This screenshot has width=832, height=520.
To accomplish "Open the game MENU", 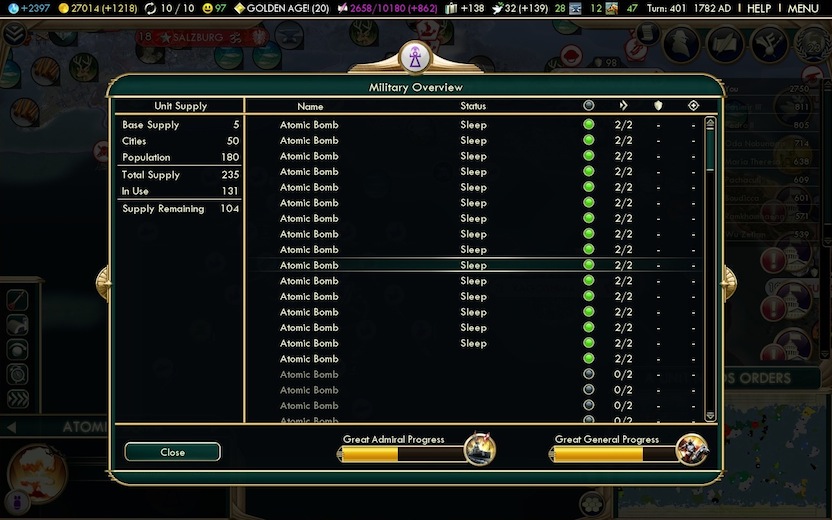I will pos(802,8).
